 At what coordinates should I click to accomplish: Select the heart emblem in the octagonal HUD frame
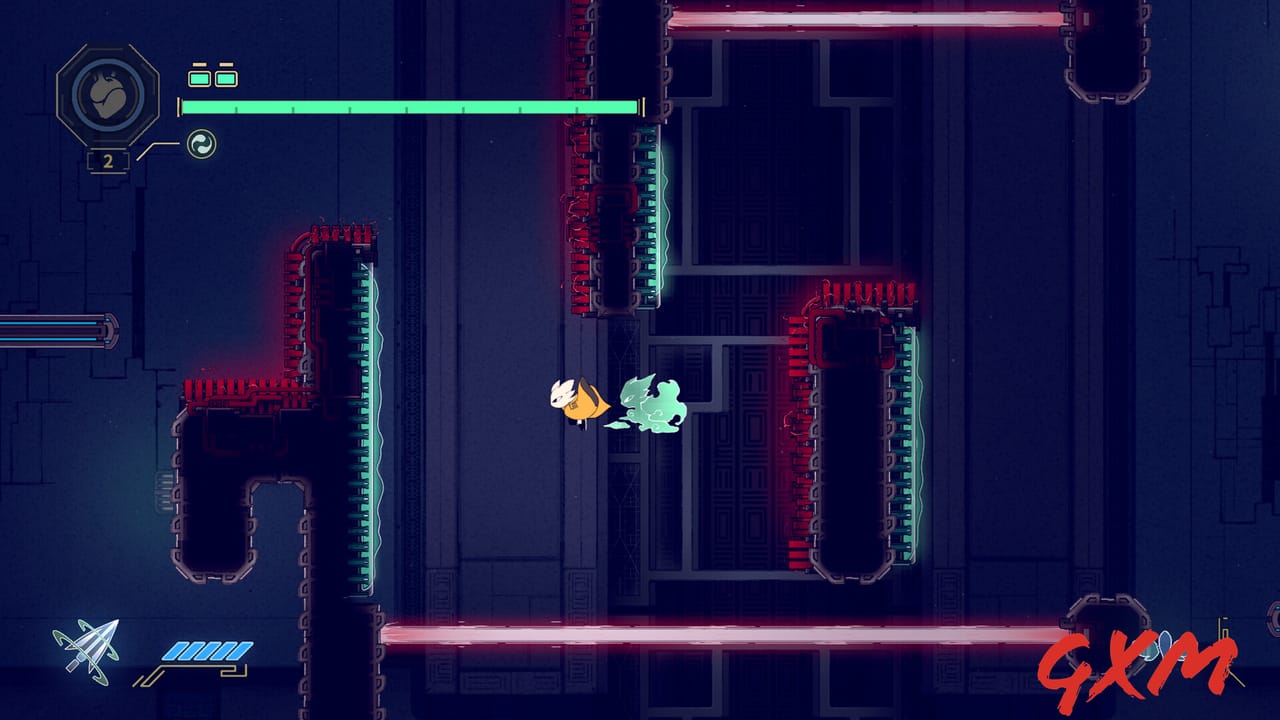[x=108, y=94]
